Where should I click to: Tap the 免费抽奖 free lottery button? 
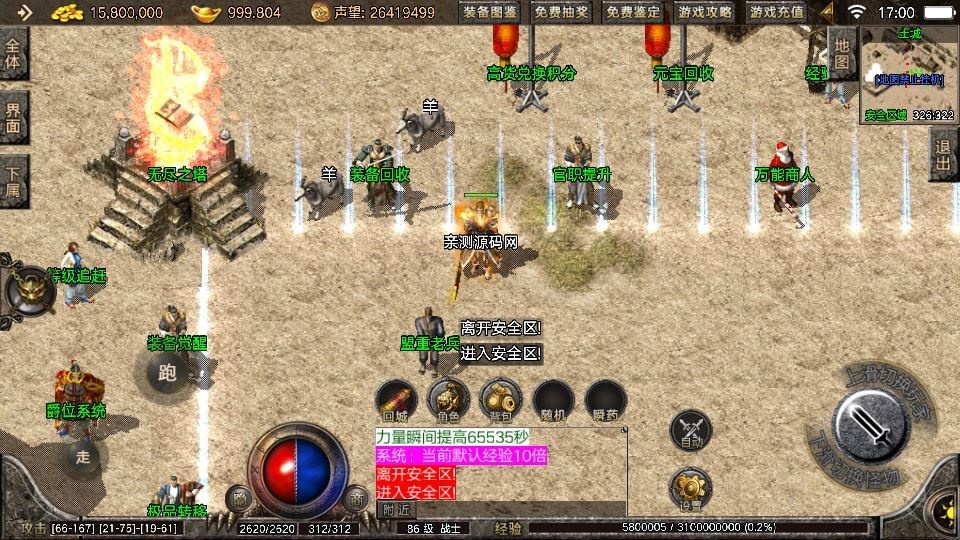(x=562, y=13)
